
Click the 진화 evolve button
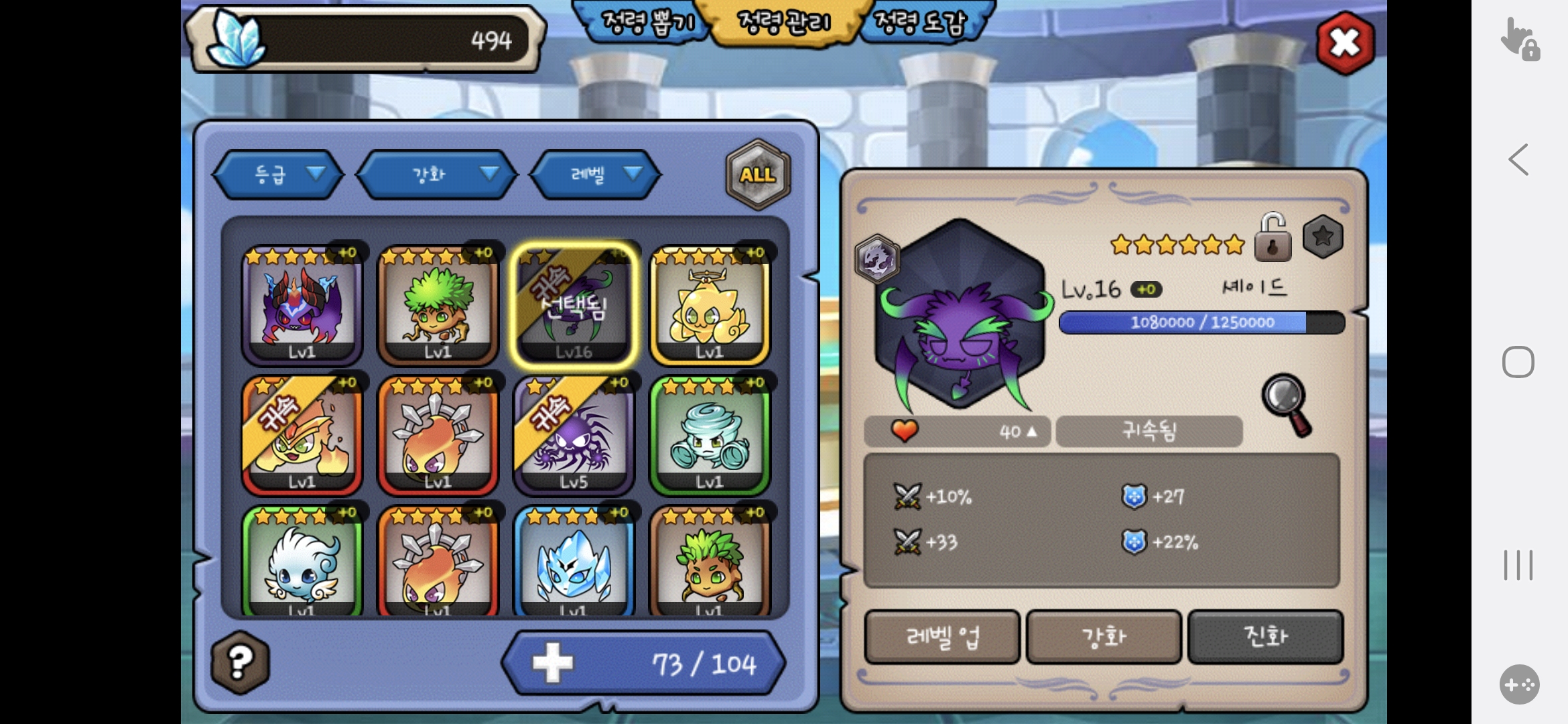tap(1265, 636)
